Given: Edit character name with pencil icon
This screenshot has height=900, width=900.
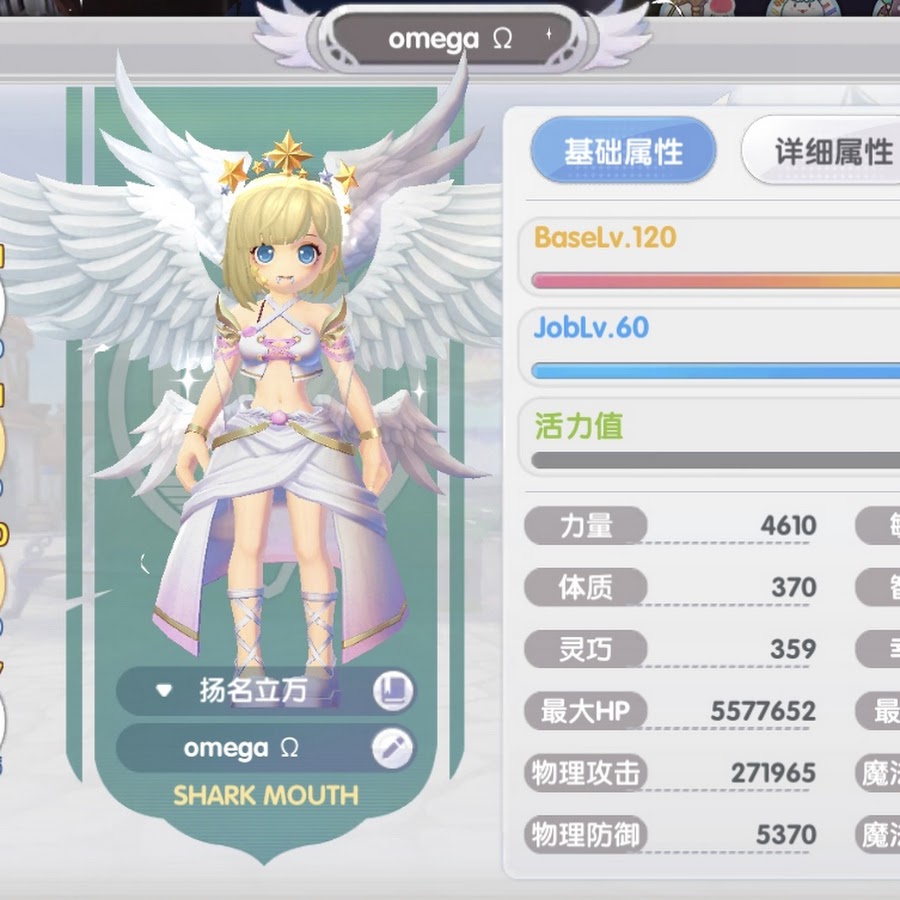Looking at the screenshot, I should coord(392,748).
